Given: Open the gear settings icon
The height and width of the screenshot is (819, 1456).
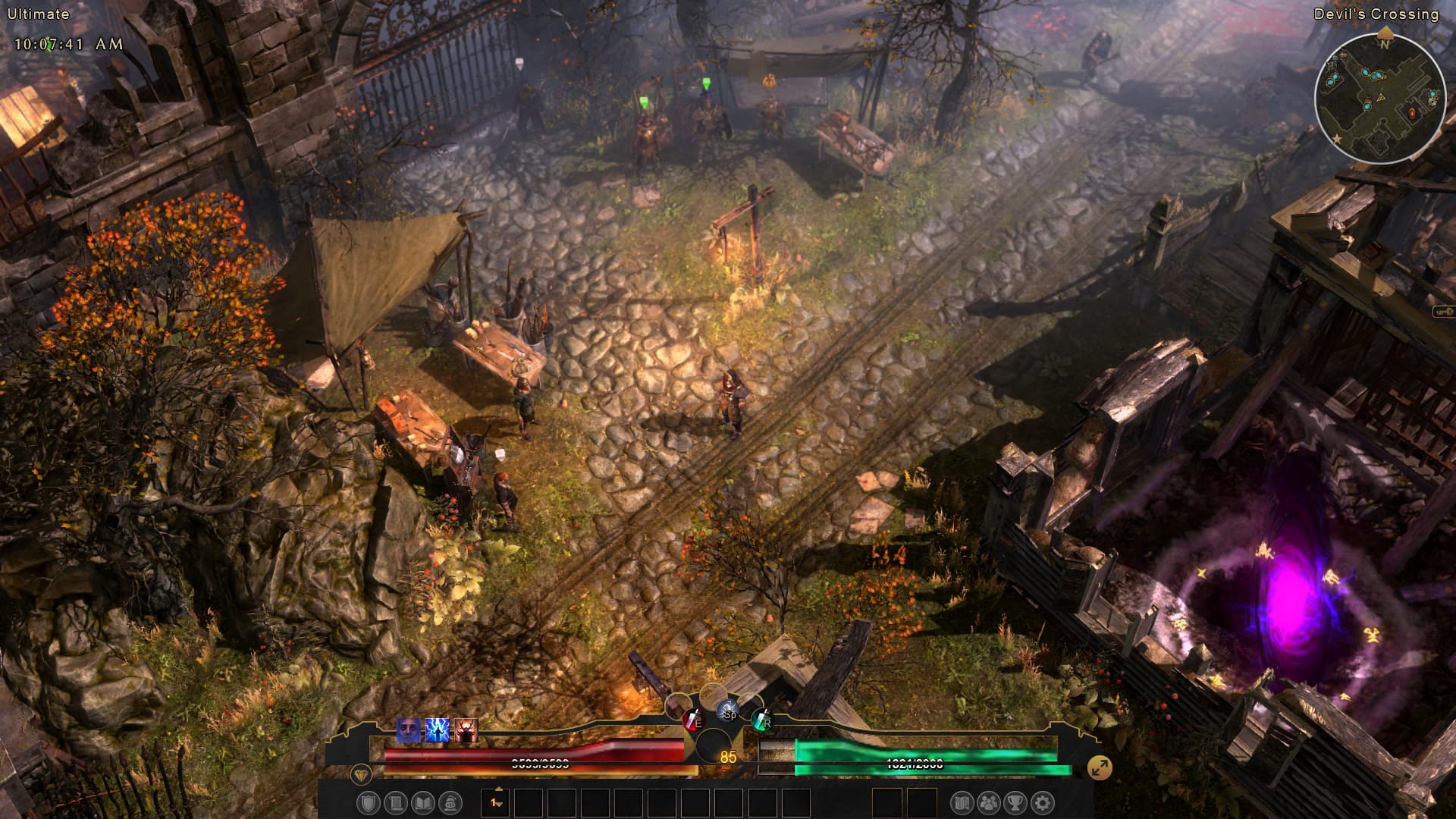Looking at the screenshot, I should pos(1043,803).
